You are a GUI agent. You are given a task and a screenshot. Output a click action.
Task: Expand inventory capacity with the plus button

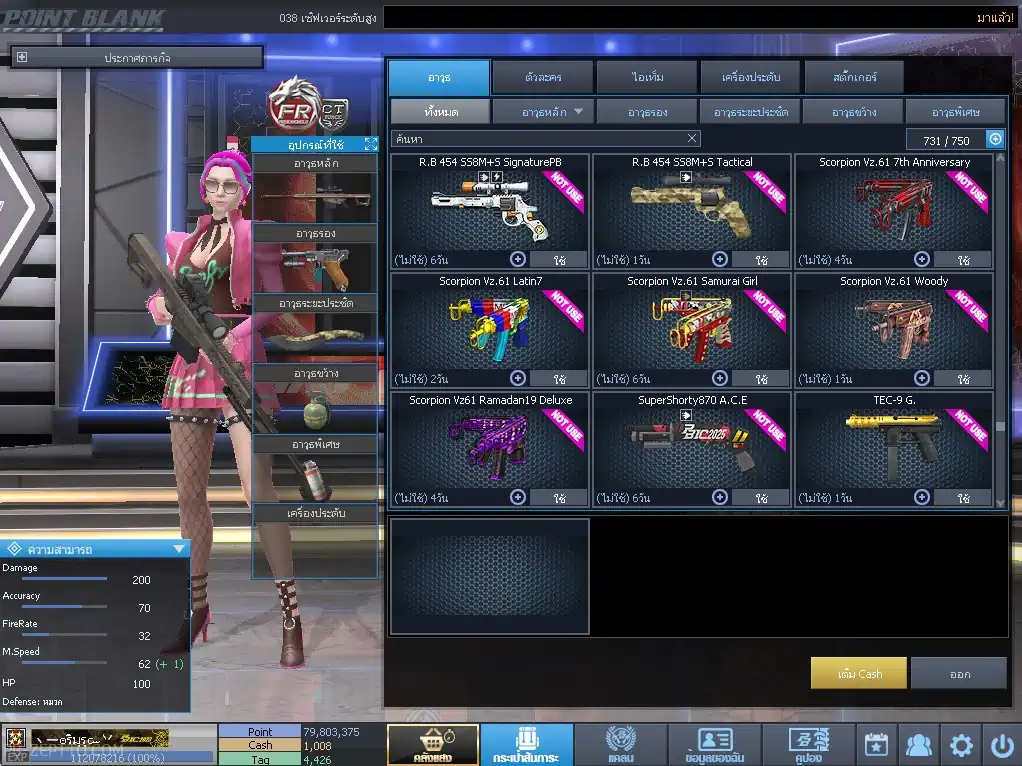pos(995,140)
